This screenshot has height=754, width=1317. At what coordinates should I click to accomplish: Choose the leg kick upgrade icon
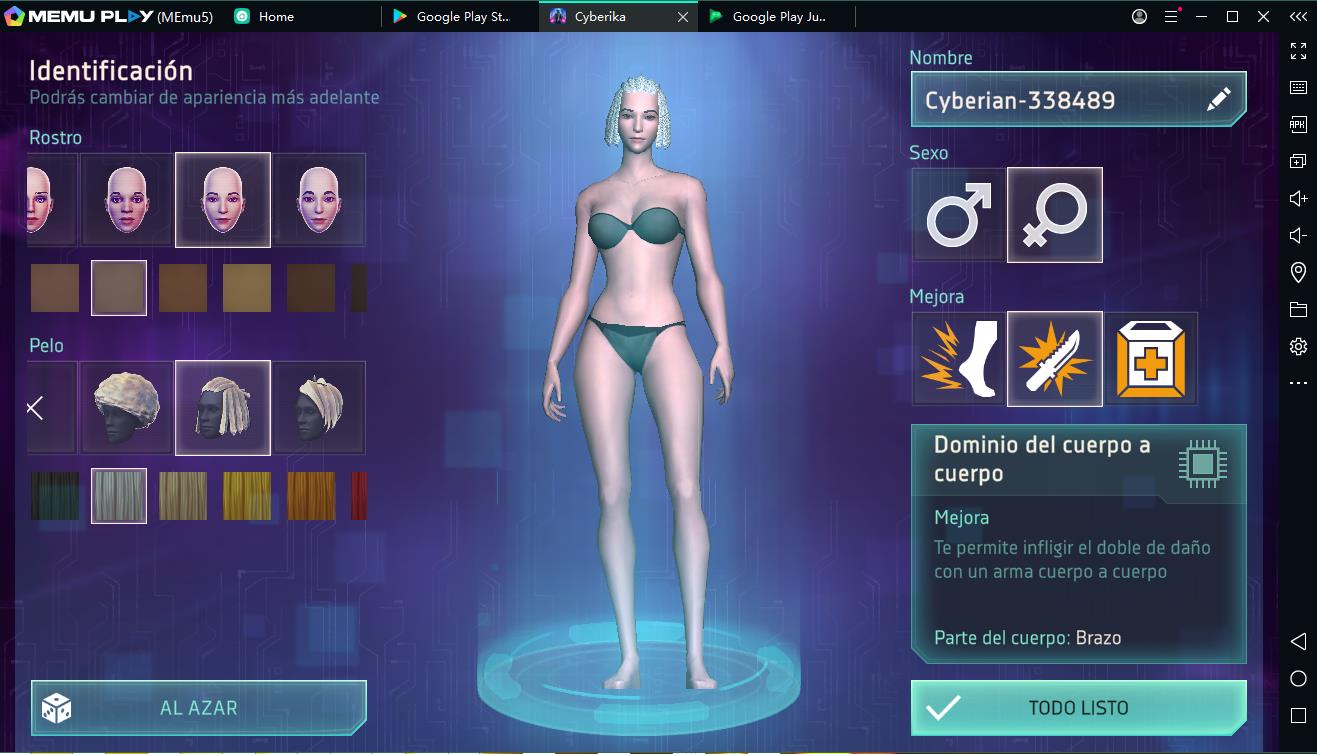coord(957,358)
